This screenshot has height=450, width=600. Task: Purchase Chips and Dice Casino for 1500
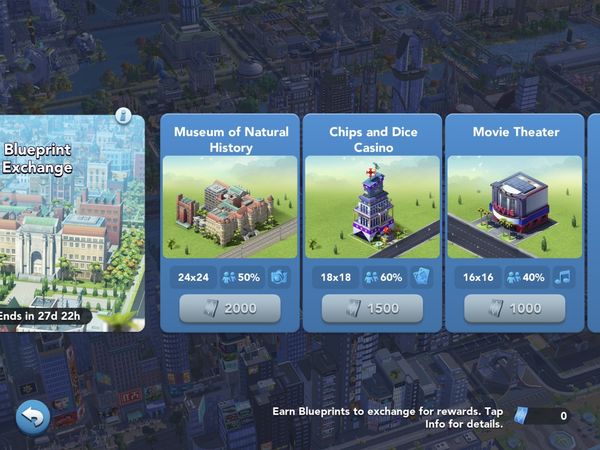[372, 309]
